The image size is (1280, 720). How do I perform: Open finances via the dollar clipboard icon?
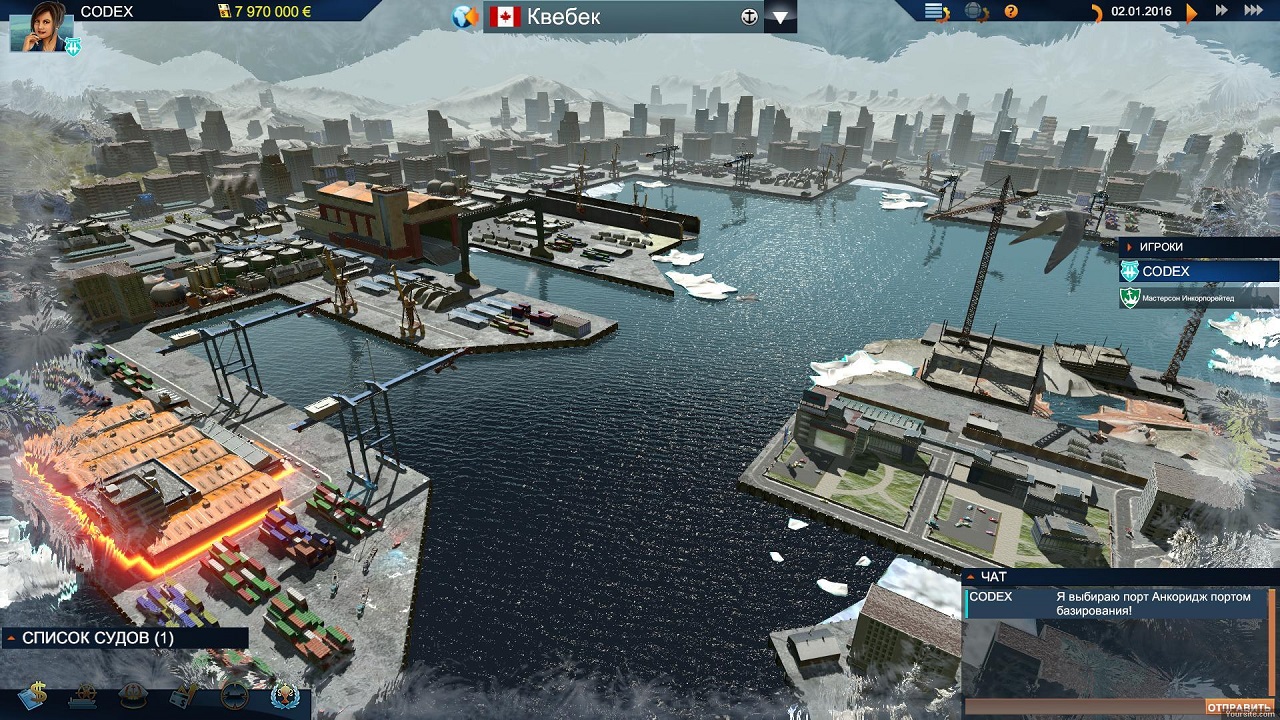tap(33, 695)
